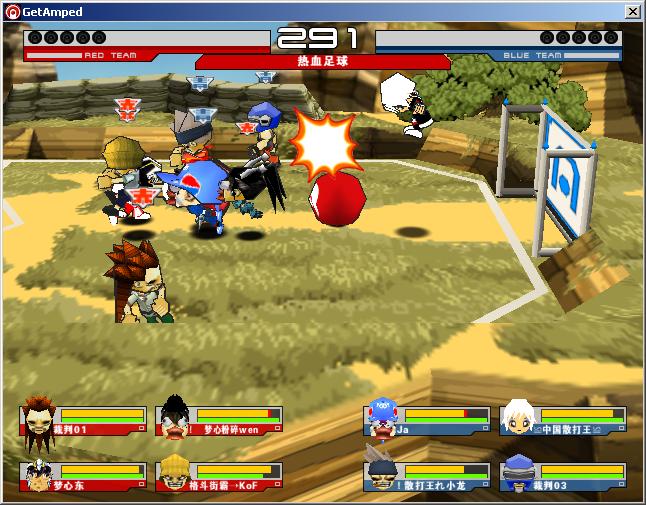Select player 梦心东's portrait panel

click(82, 475)
